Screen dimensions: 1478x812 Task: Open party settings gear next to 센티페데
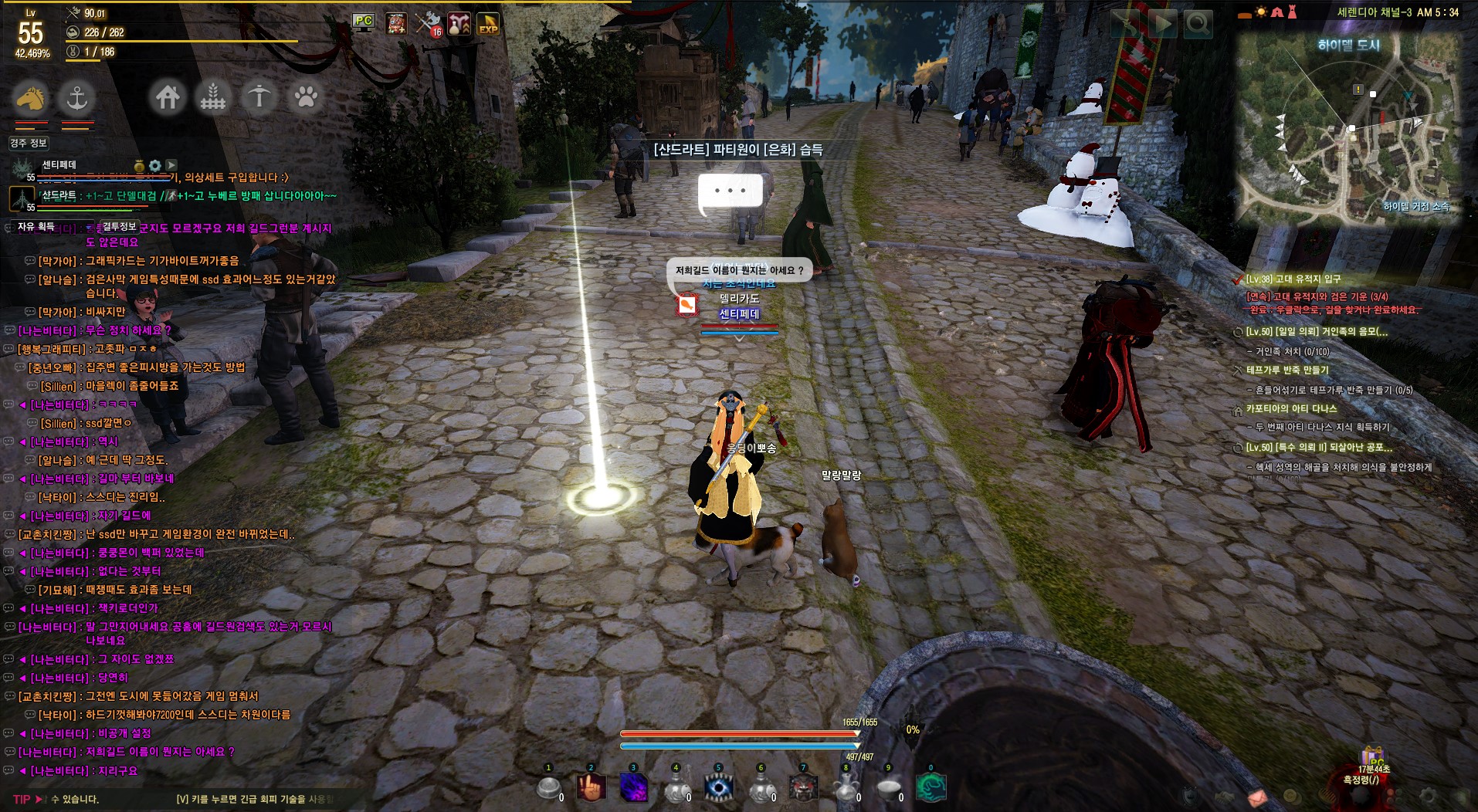point(155,165)
